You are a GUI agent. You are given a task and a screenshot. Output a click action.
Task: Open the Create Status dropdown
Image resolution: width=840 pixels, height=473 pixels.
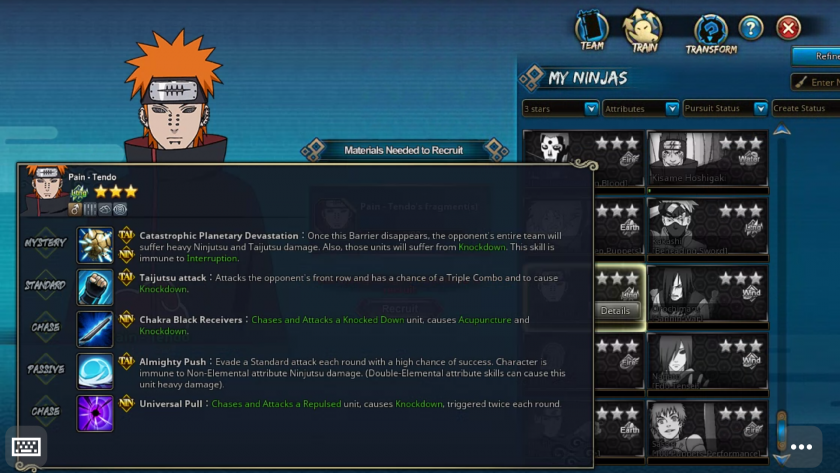coord(805,108)
